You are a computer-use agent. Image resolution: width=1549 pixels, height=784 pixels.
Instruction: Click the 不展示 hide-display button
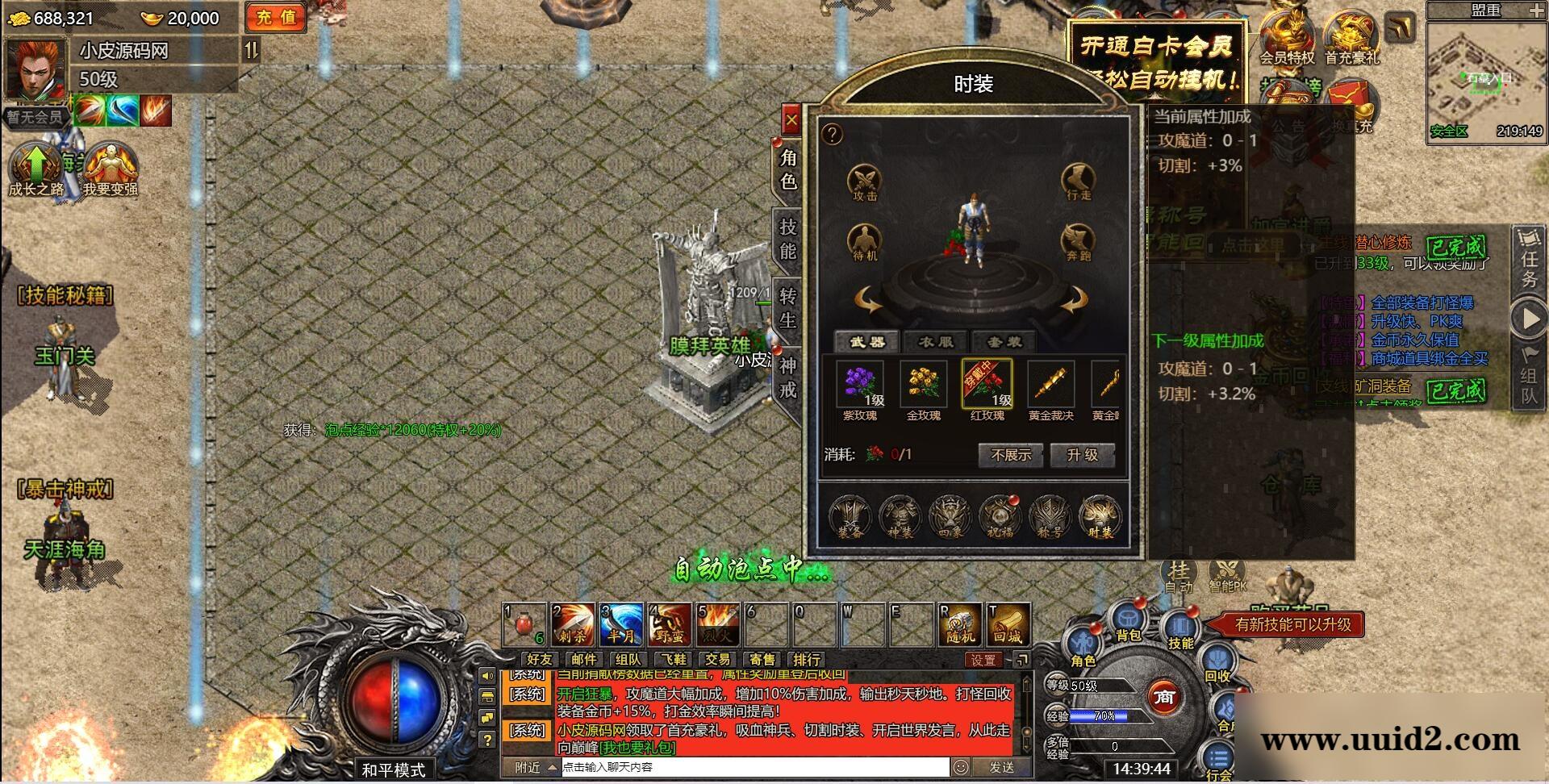tap(1011, 455)
